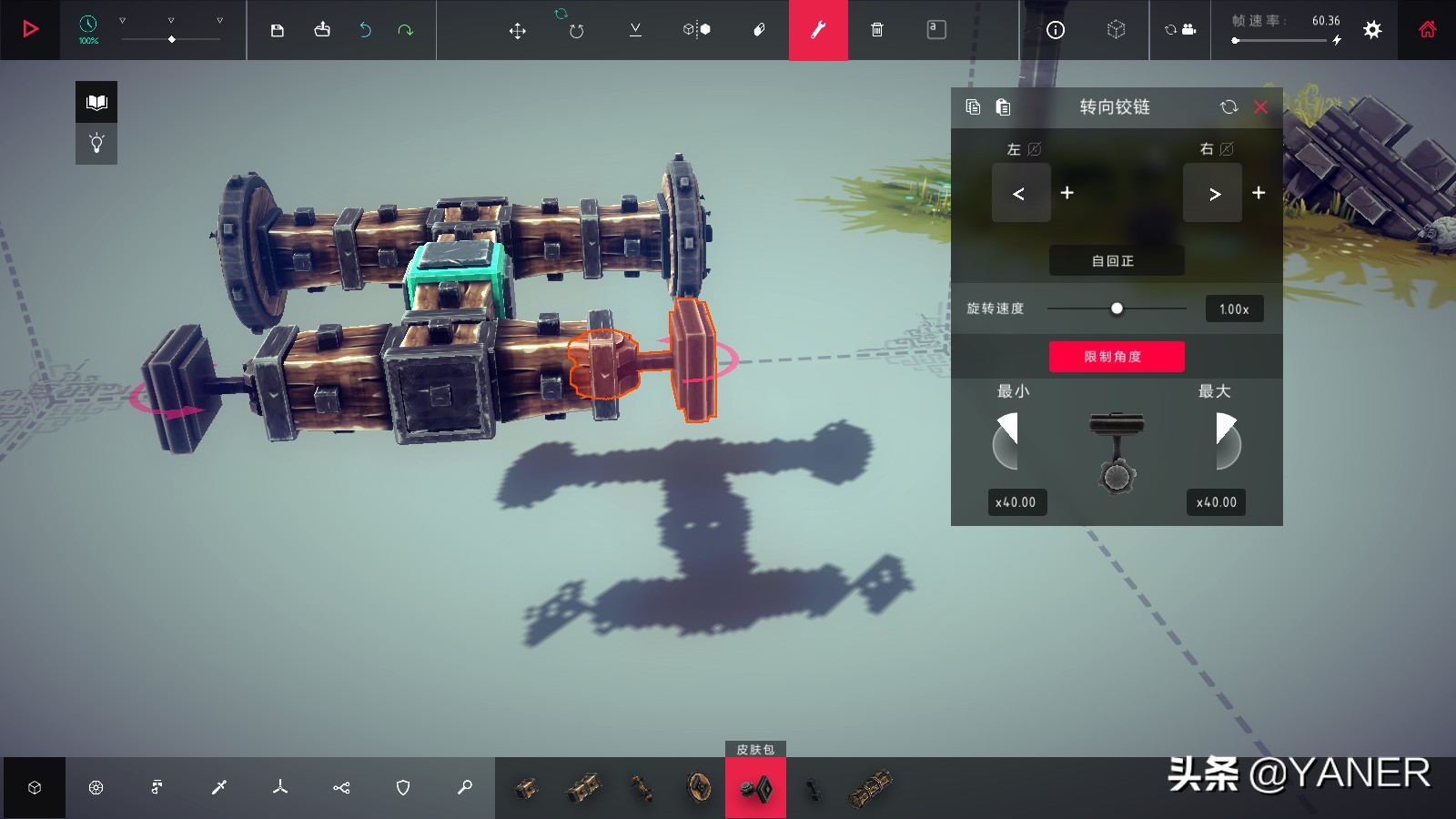Viewport: 1456px width, 819px height.
Task: Save the machine with the floppy disk icon
Action: (x=278, y=30)
